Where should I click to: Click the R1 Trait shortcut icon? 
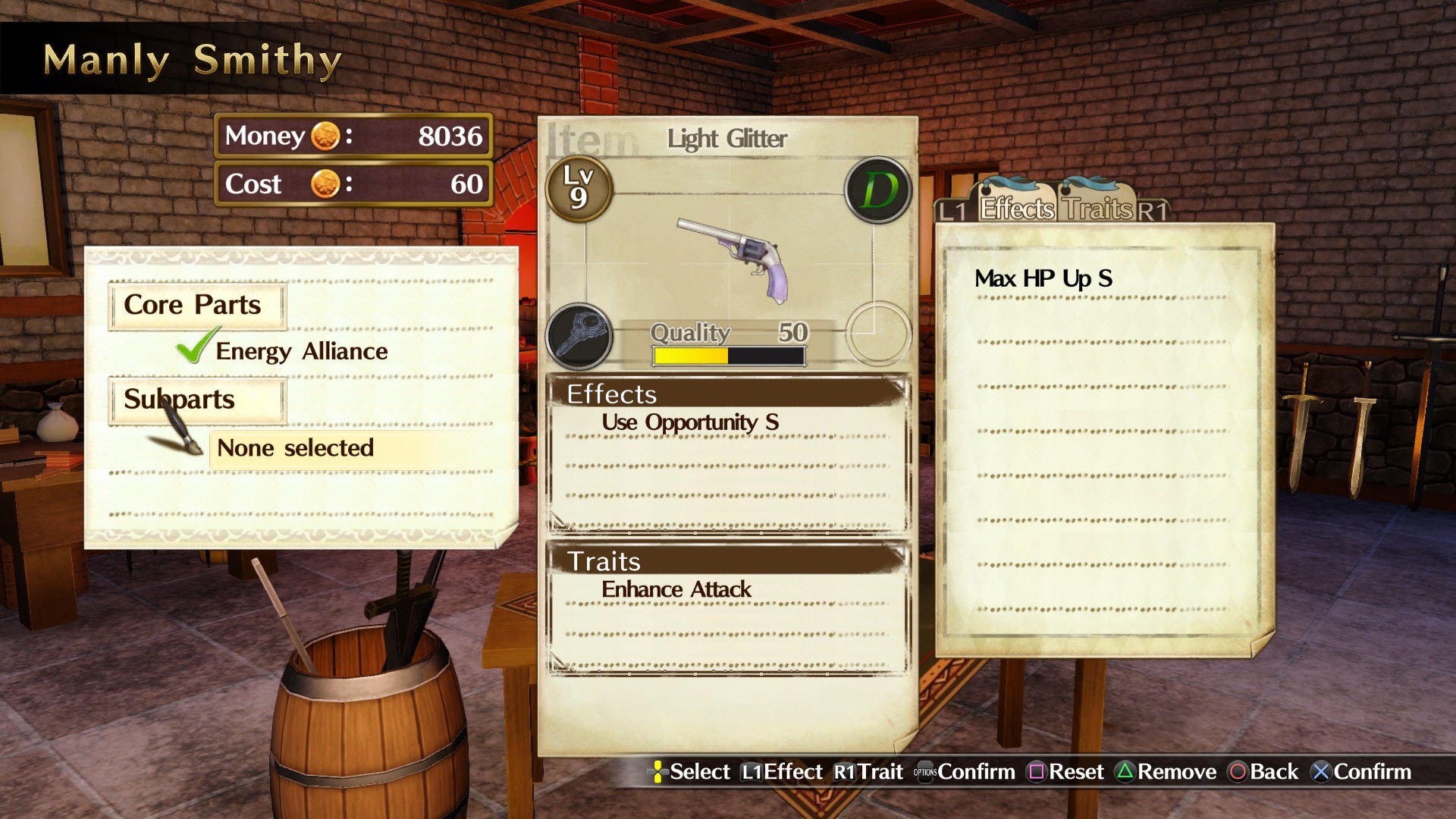[x=844, y=771]
